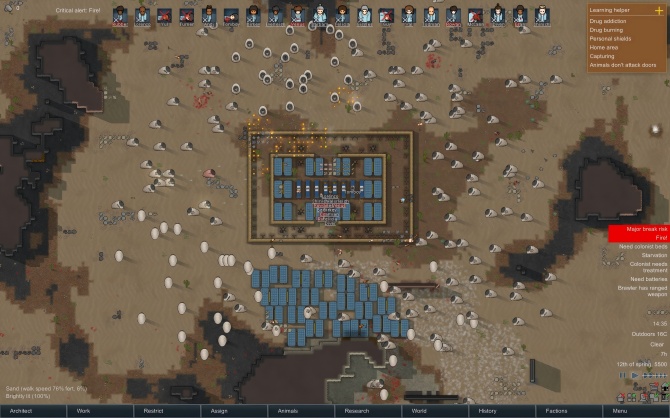
Task: Show the Factions tab
Action: pos(554,411)
